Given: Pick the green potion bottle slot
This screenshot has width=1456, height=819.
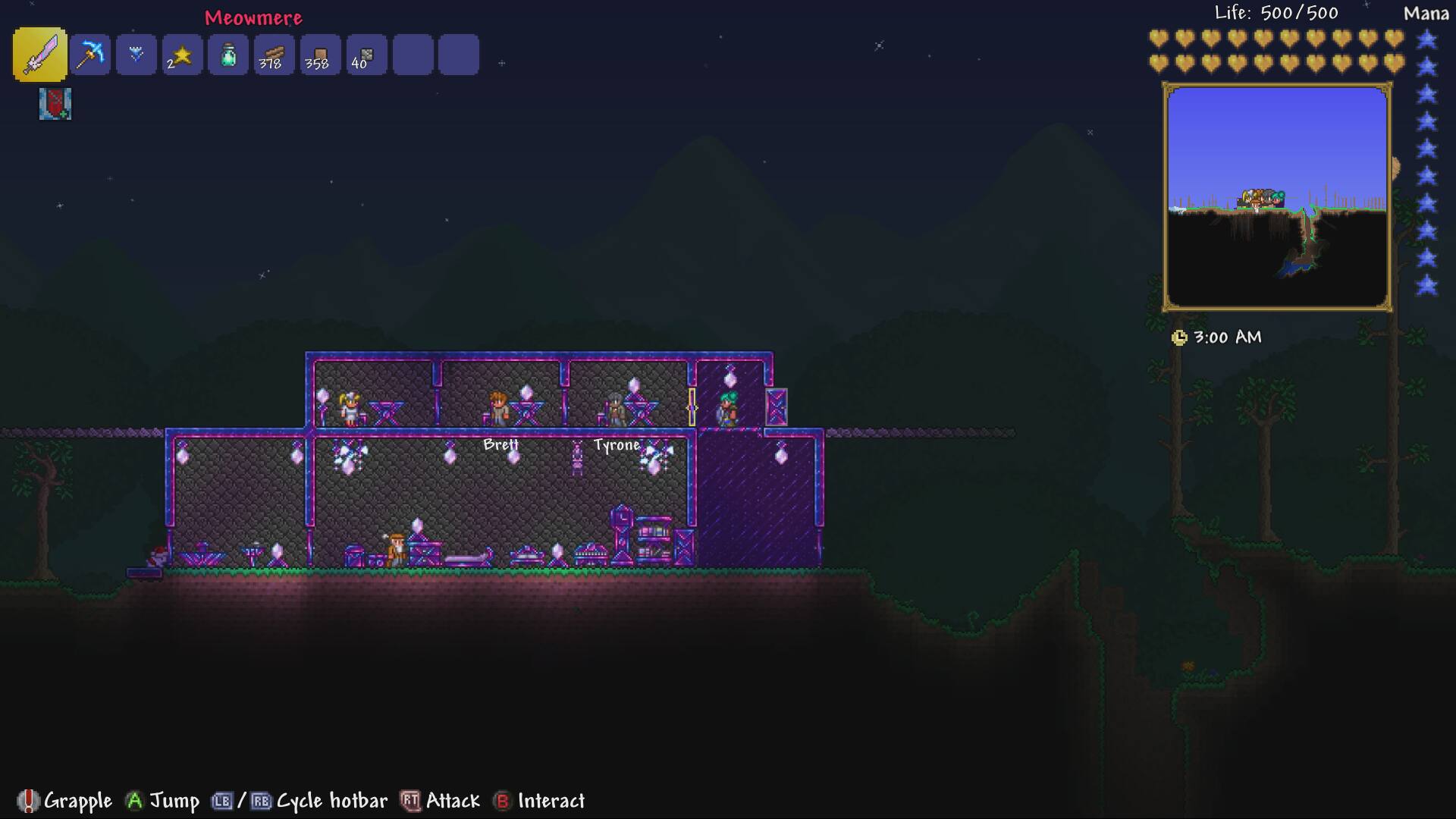Looking at the screenshot, I should [228, 55].
